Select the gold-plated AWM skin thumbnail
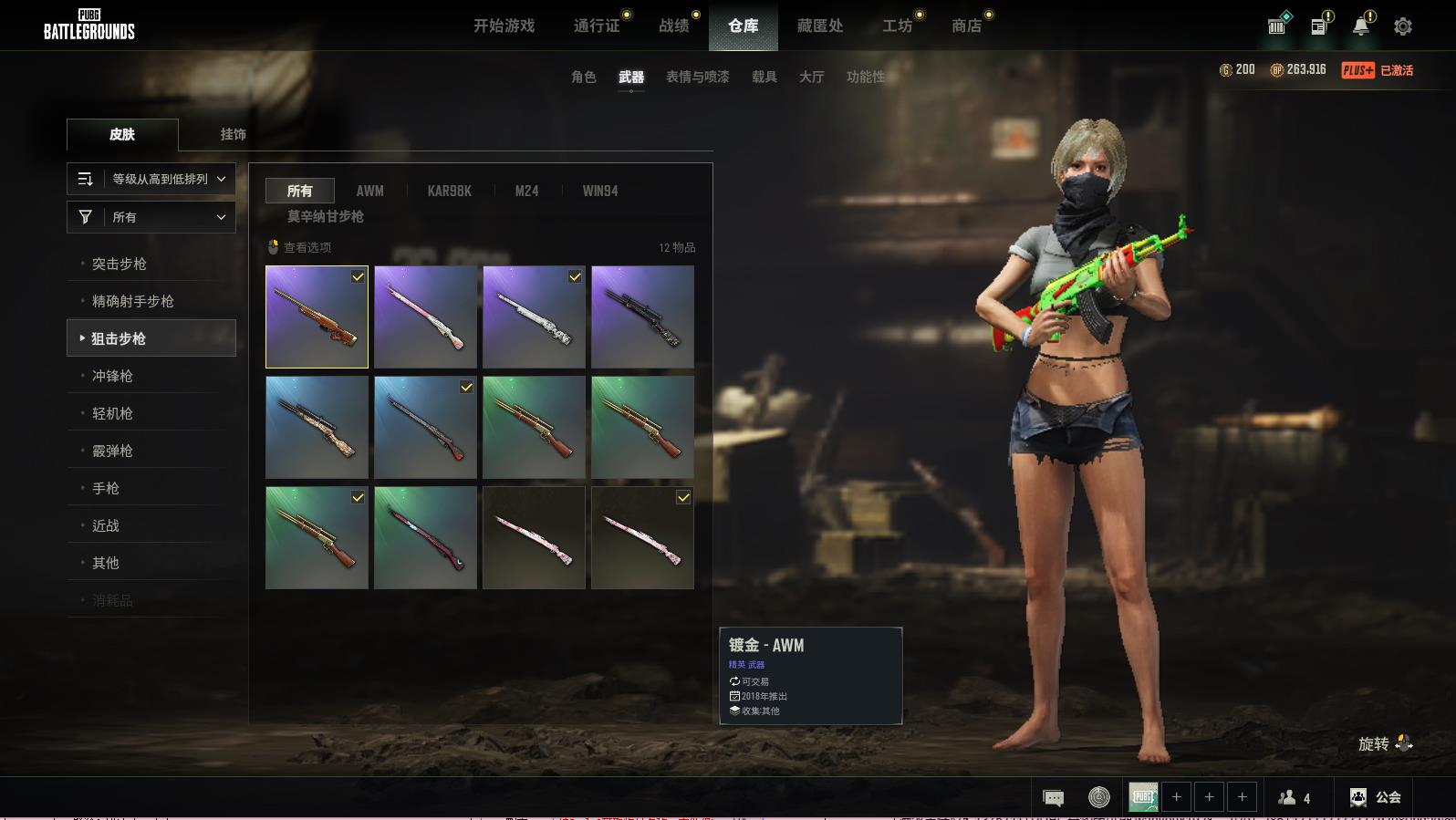 (317, 317)
